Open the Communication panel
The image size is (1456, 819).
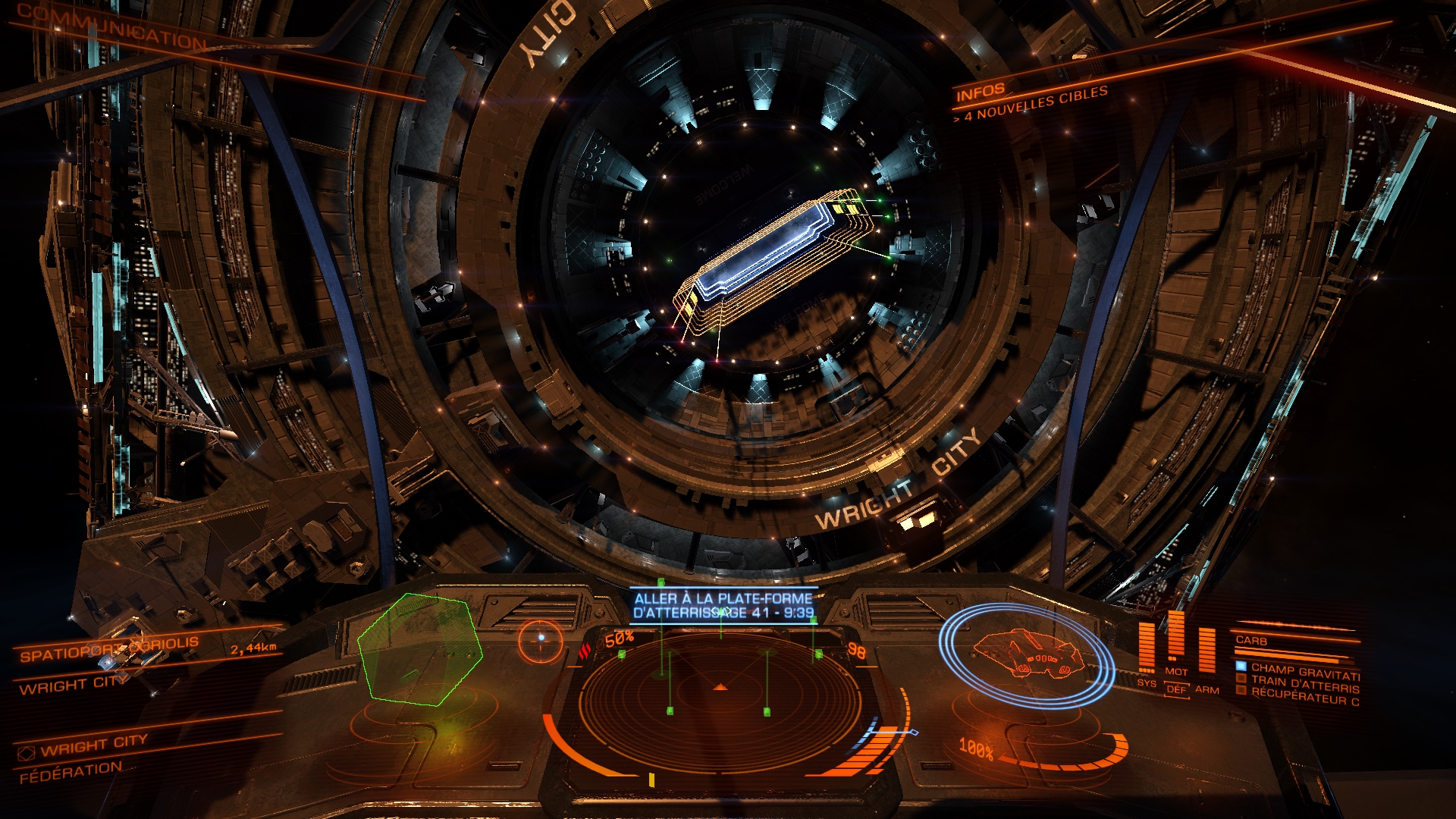(x=111, y=29)
